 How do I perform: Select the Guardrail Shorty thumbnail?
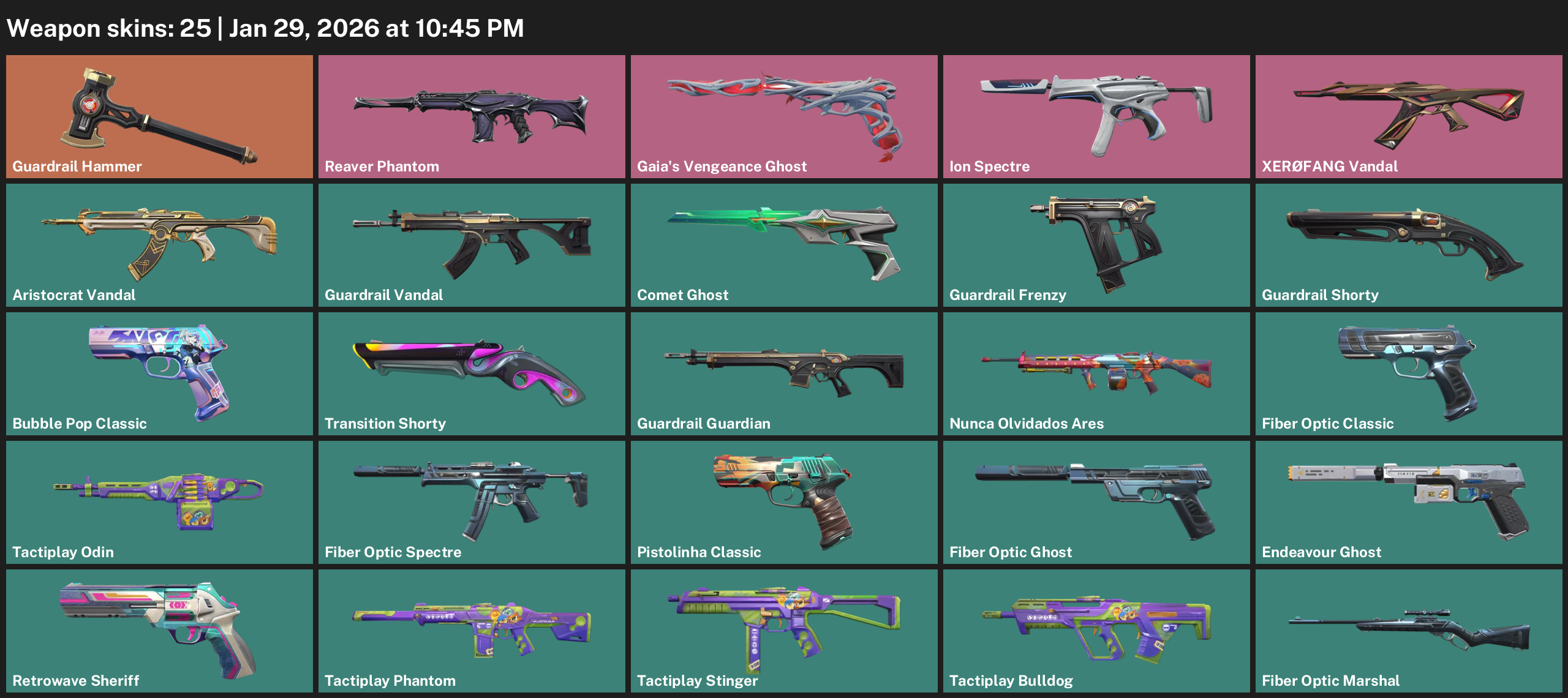click(x=1409, y=245)
